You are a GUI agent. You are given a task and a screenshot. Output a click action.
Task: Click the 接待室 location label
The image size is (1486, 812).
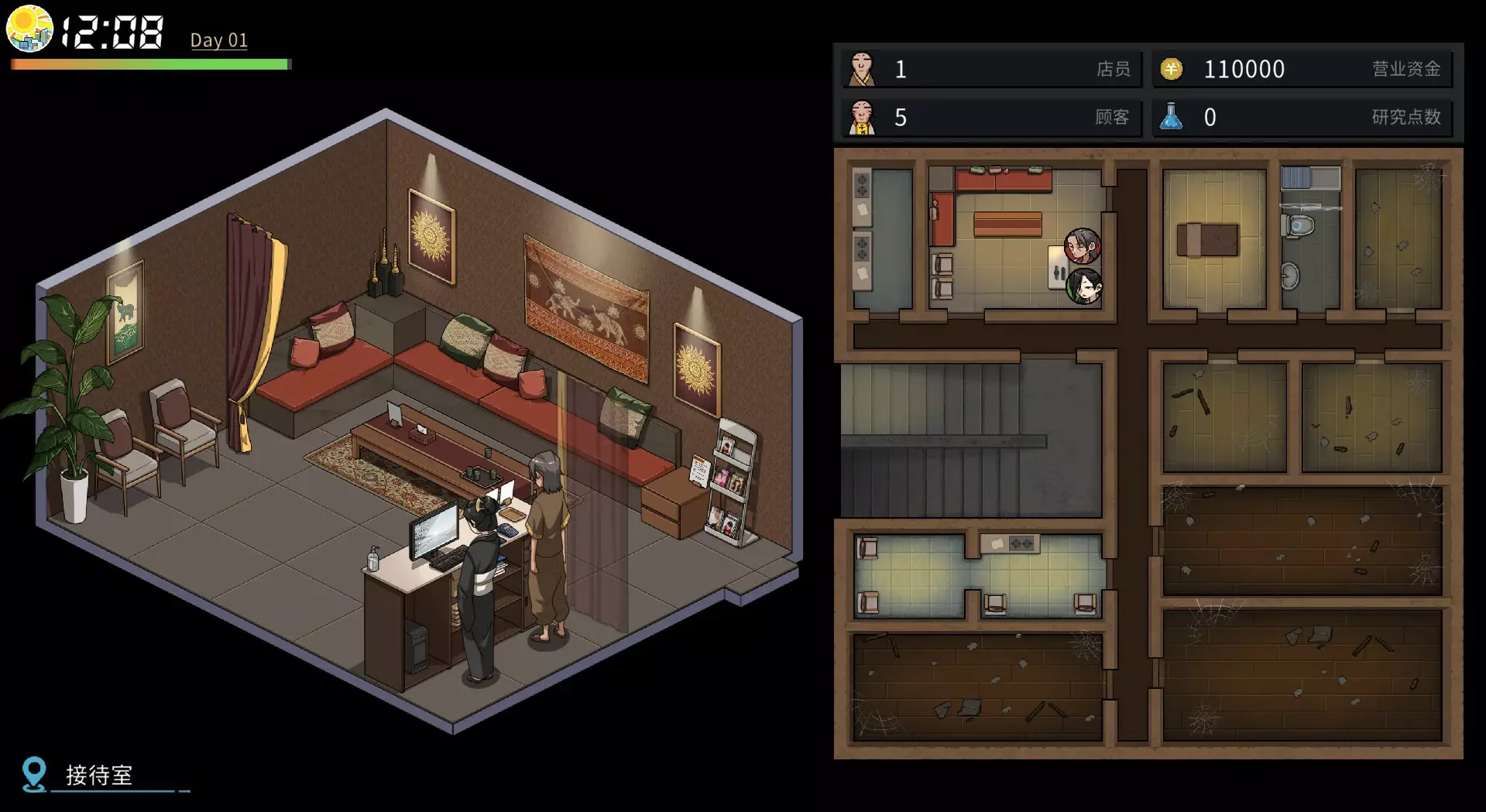point(99,775)
